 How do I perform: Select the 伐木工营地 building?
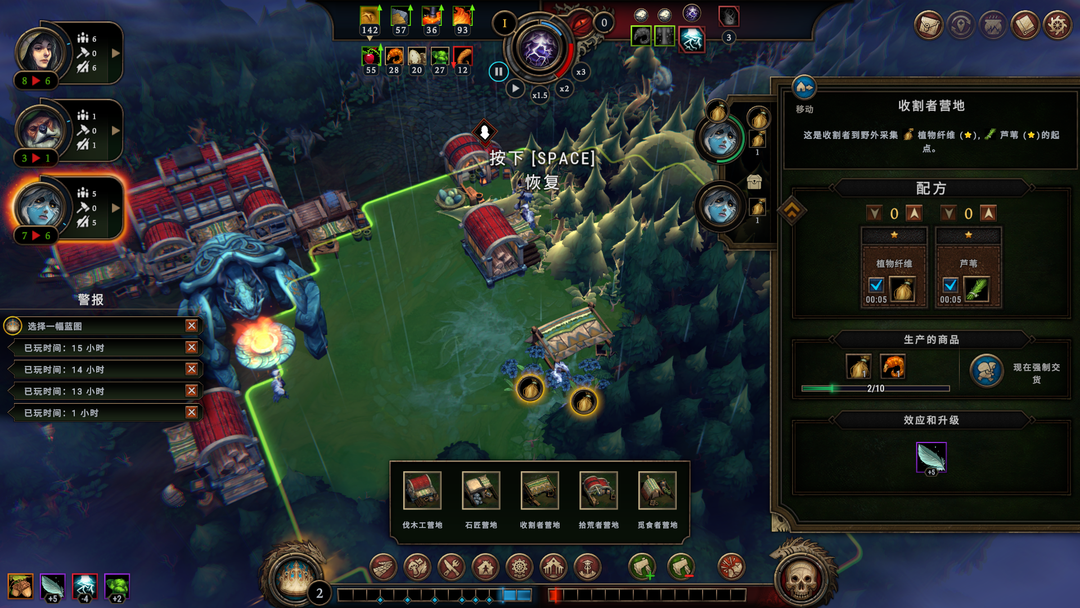[423, 491]
